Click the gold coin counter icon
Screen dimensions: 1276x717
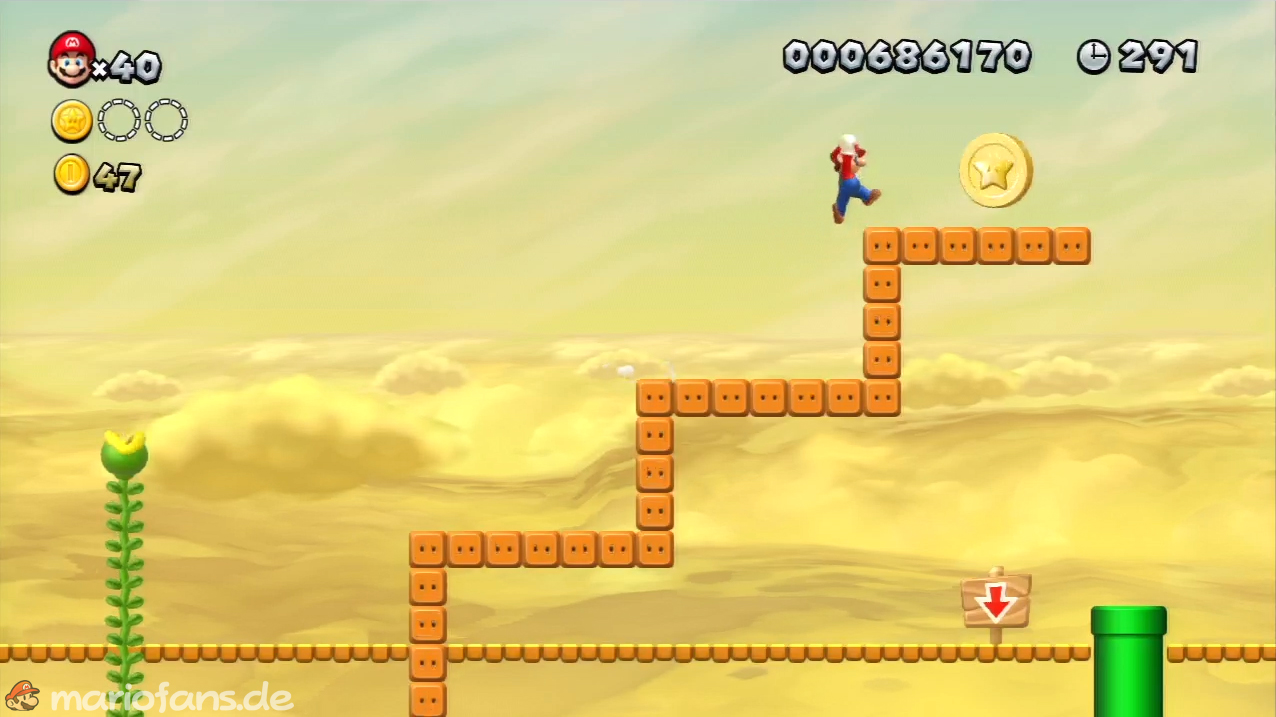coord(71,175)
